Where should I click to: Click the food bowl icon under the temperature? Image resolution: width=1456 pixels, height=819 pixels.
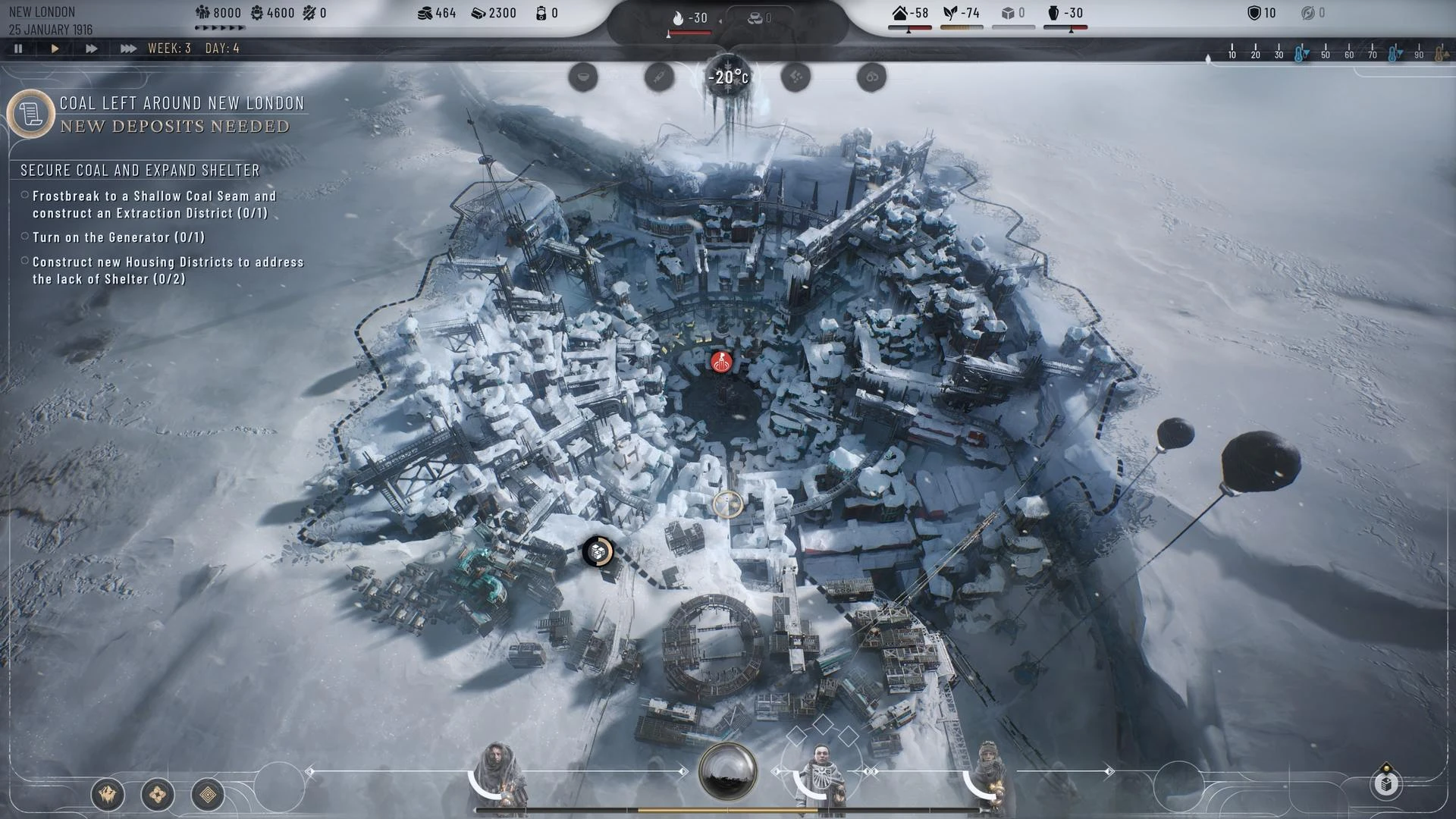(582, 77)
